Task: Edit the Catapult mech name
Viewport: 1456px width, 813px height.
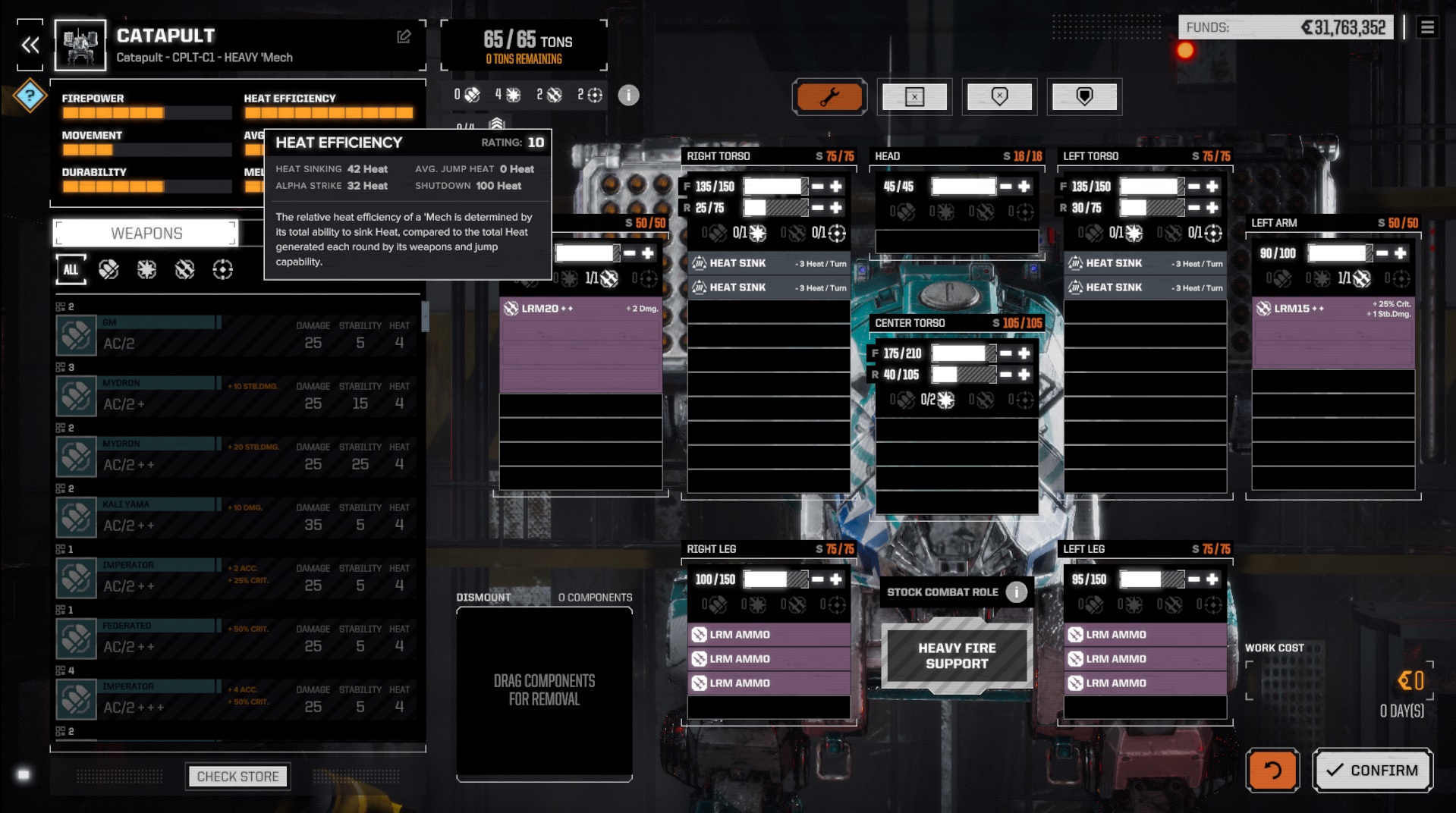Action: [x=404, y=36]
